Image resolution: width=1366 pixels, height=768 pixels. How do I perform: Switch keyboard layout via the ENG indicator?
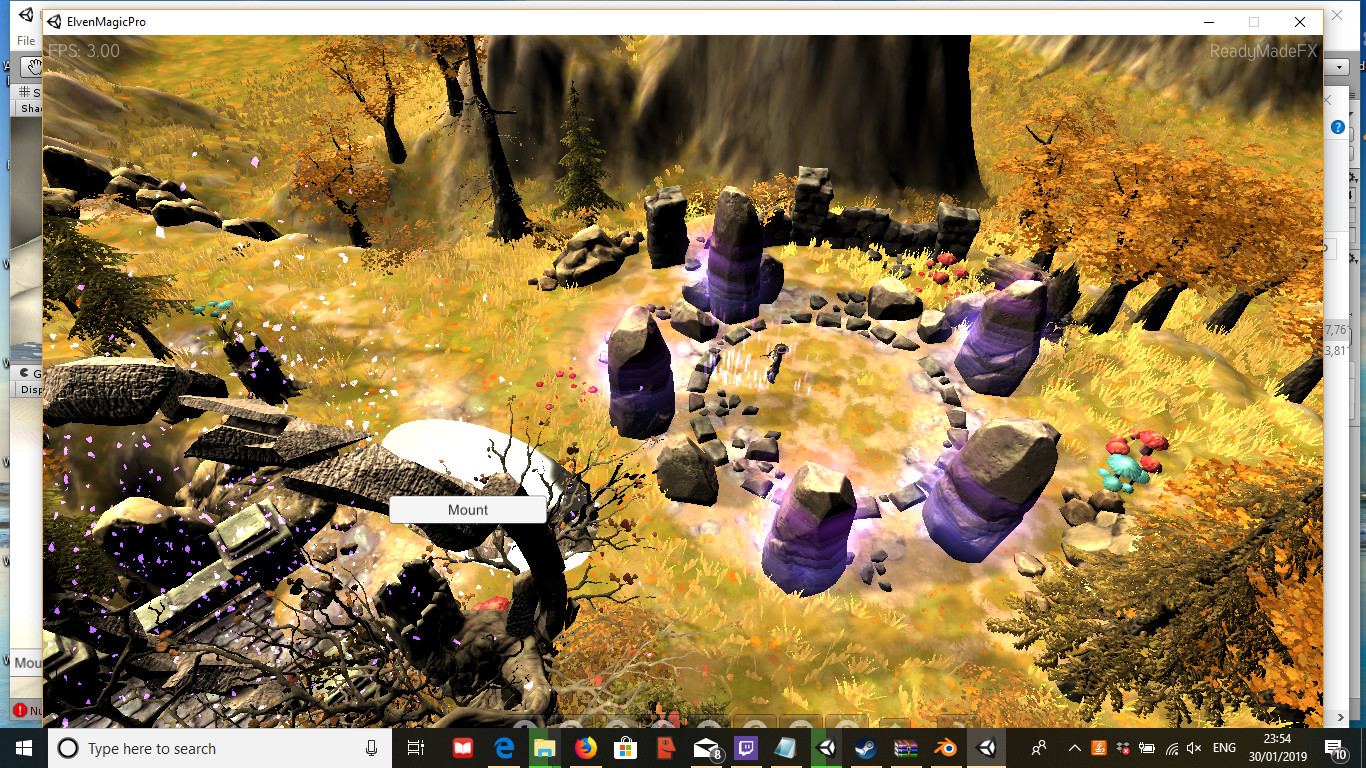pyautogui.click(x=1223, y=748)
